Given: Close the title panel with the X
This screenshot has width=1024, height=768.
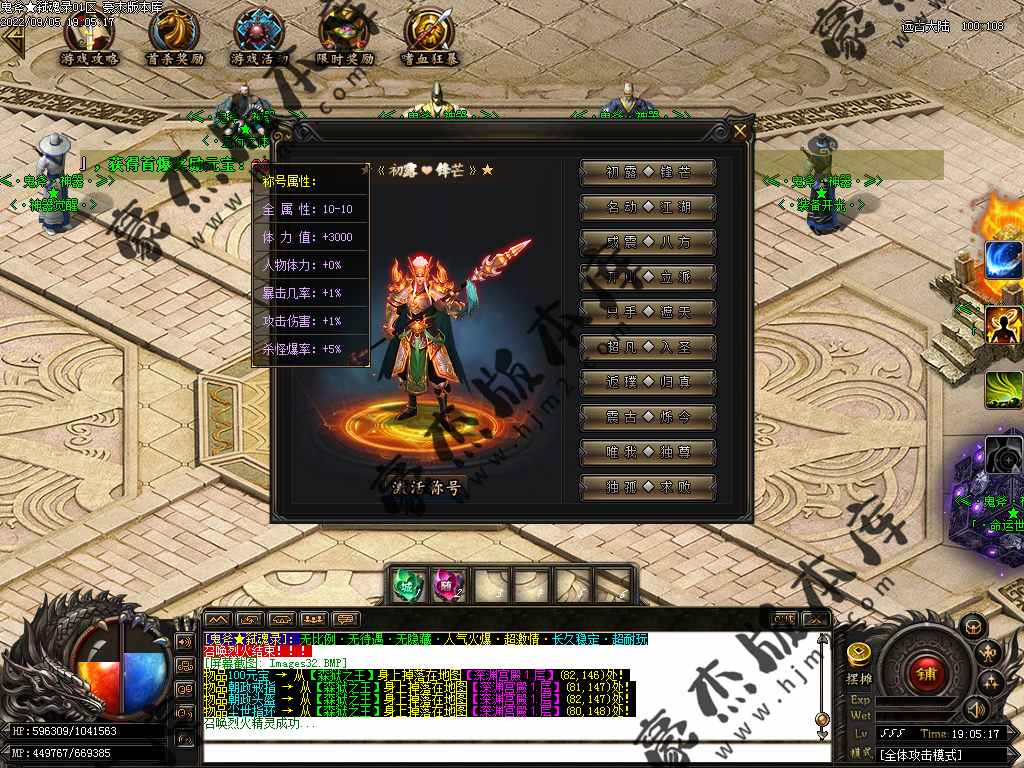Looking at the screenshot, I should [740, 131].
